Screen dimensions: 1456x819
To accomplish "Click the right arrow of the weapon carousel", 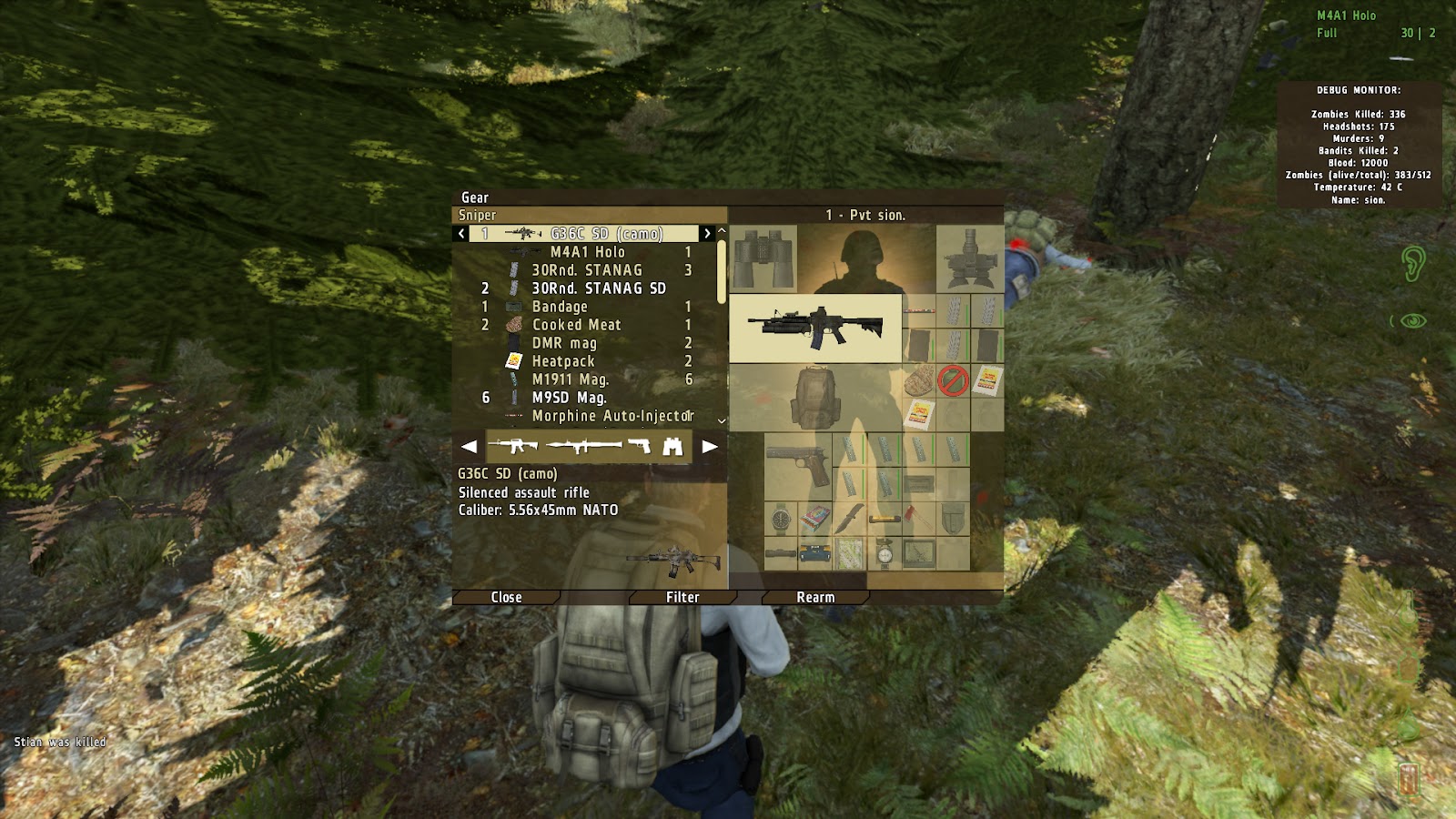I will click(x=712, y=446).
